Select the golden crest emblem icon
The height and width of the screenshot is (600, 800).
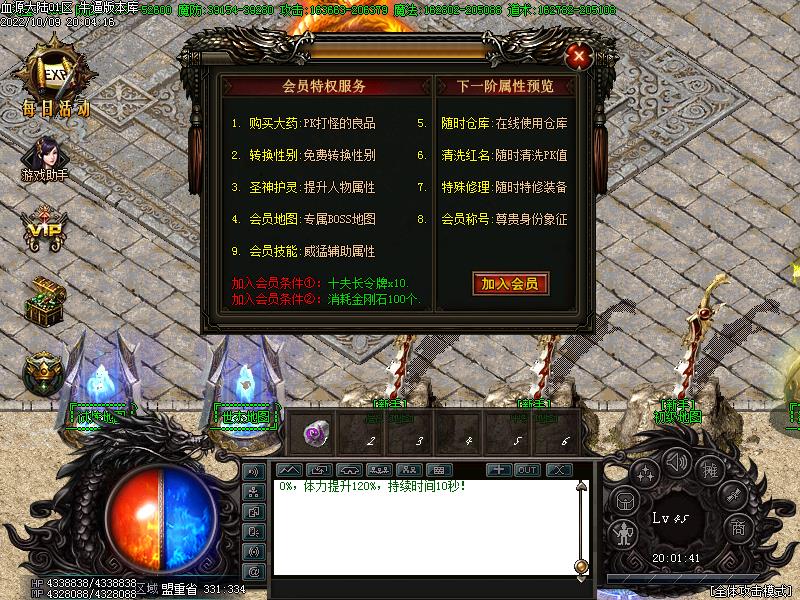tap(42, 371)
